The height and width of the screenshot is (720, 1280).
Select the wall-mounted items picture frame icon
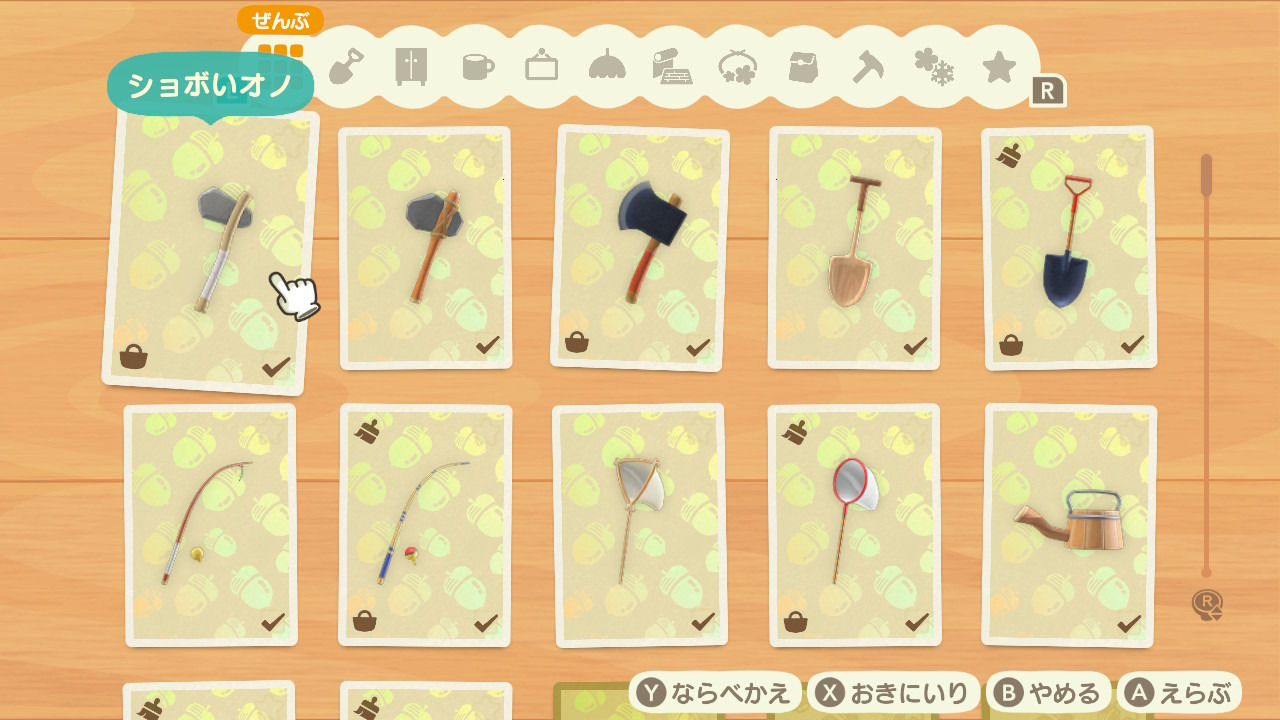click(x=540, y=64)
